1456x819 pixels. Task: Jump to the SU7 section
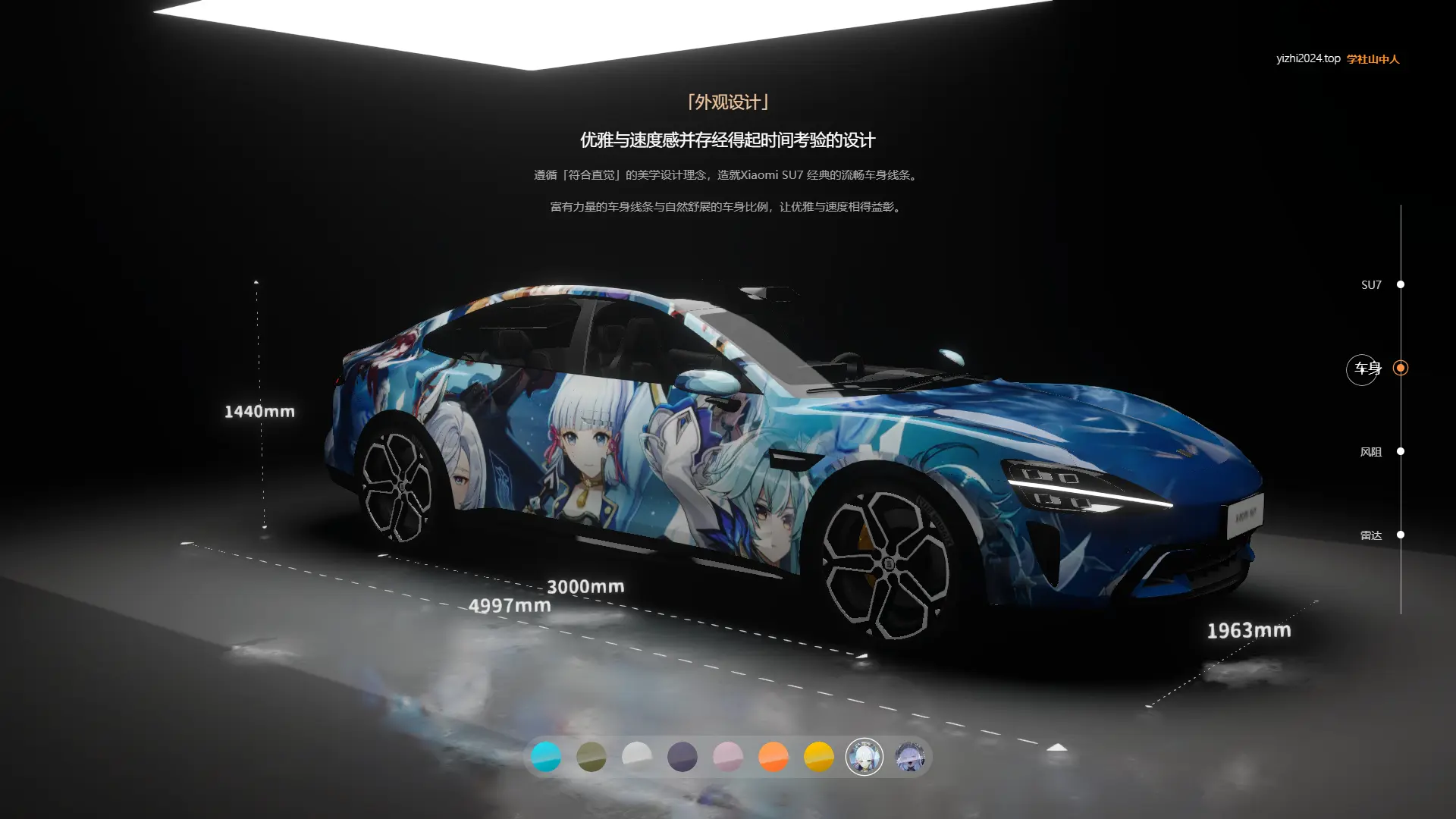tap(1400, 284)
